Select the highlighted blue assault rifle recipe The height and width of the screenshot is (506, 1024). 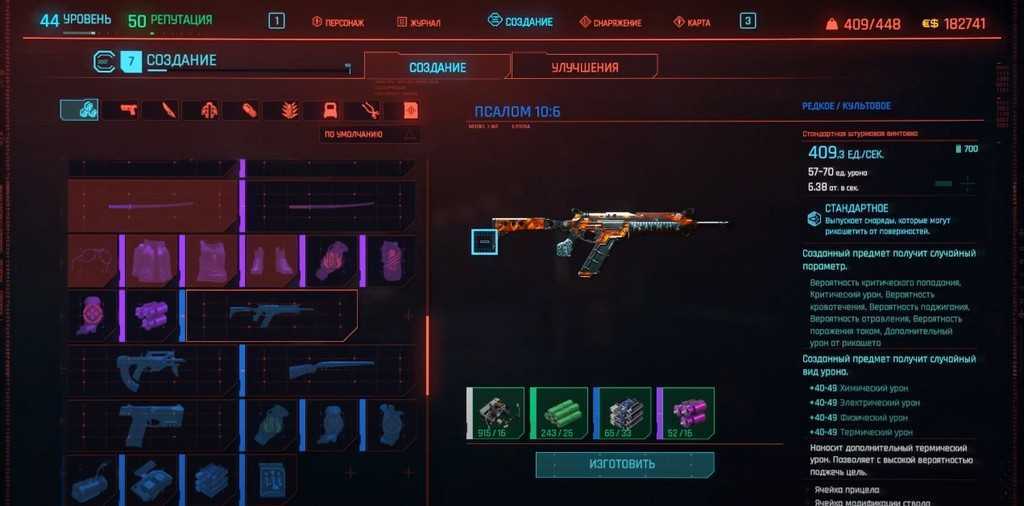tap(271, 316)
